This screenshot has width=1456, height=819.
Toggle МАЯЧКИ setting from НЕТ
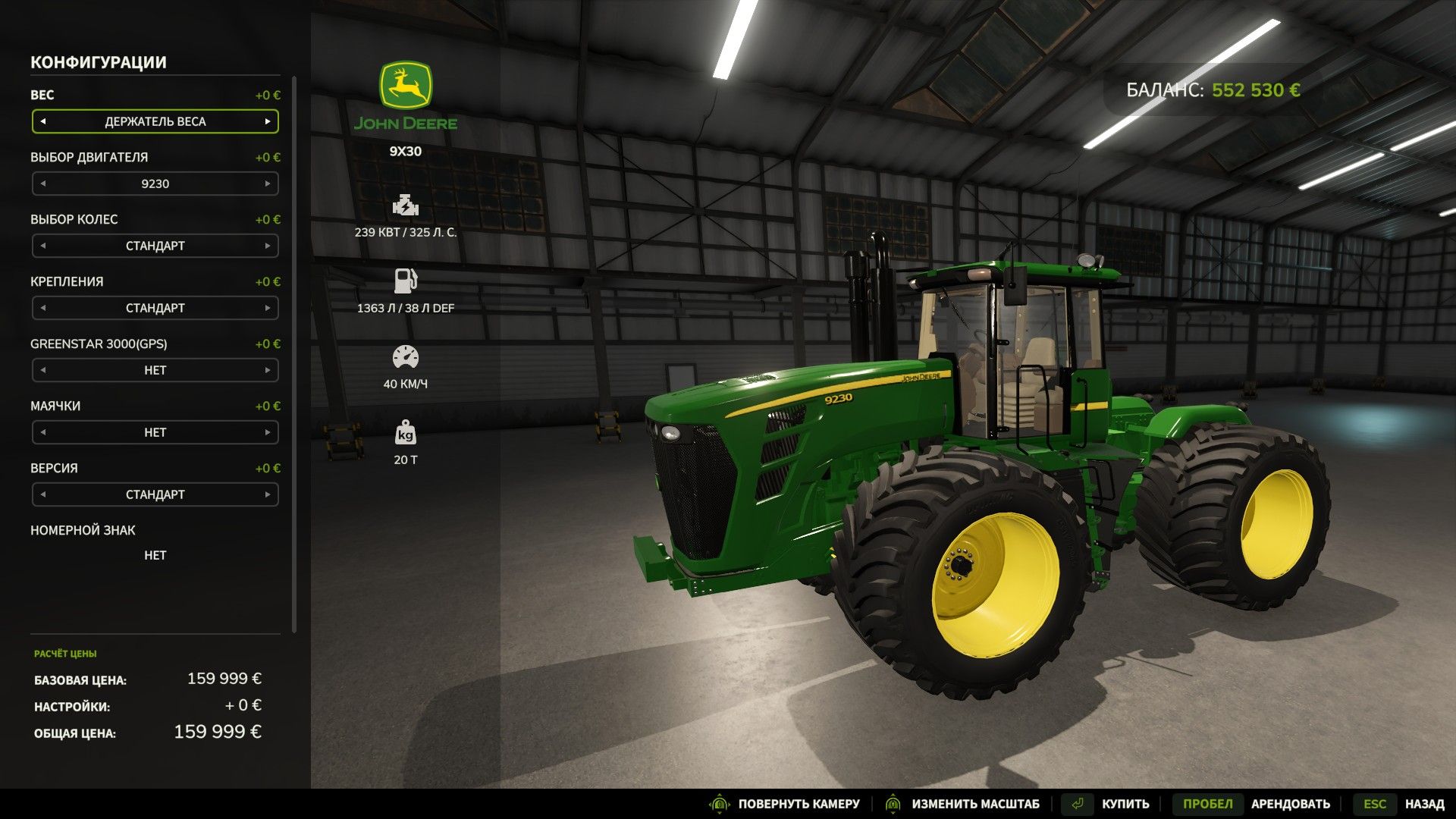click(155, 432)
